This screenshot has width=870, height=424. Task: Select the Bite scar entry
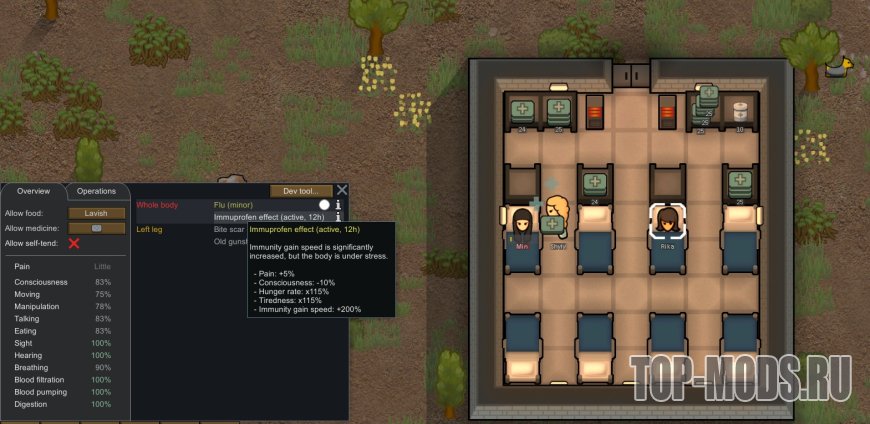tap(230, 229)
